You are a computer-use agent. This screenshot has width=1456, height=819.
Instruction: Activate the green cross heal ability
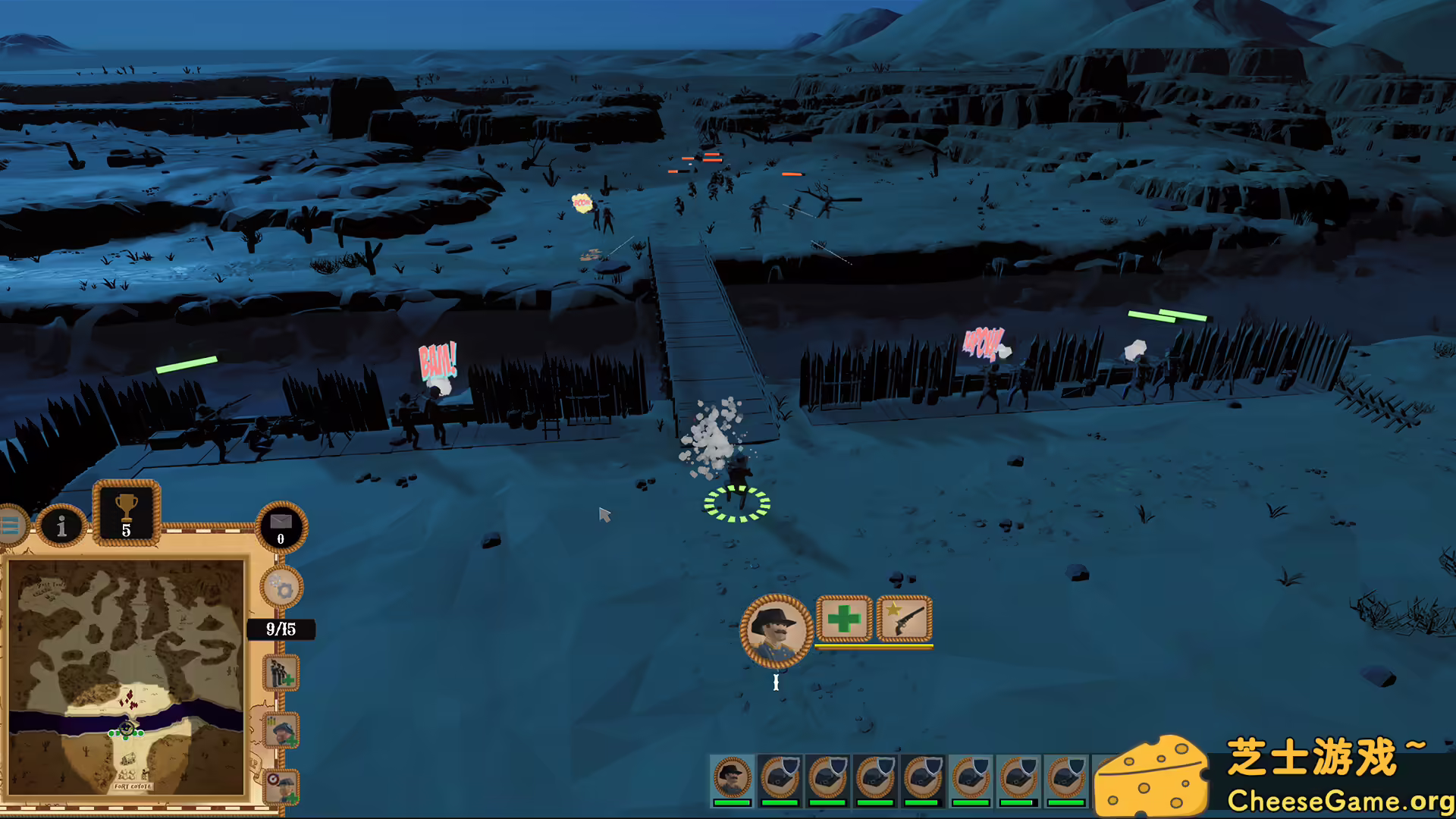coord(844,619)
